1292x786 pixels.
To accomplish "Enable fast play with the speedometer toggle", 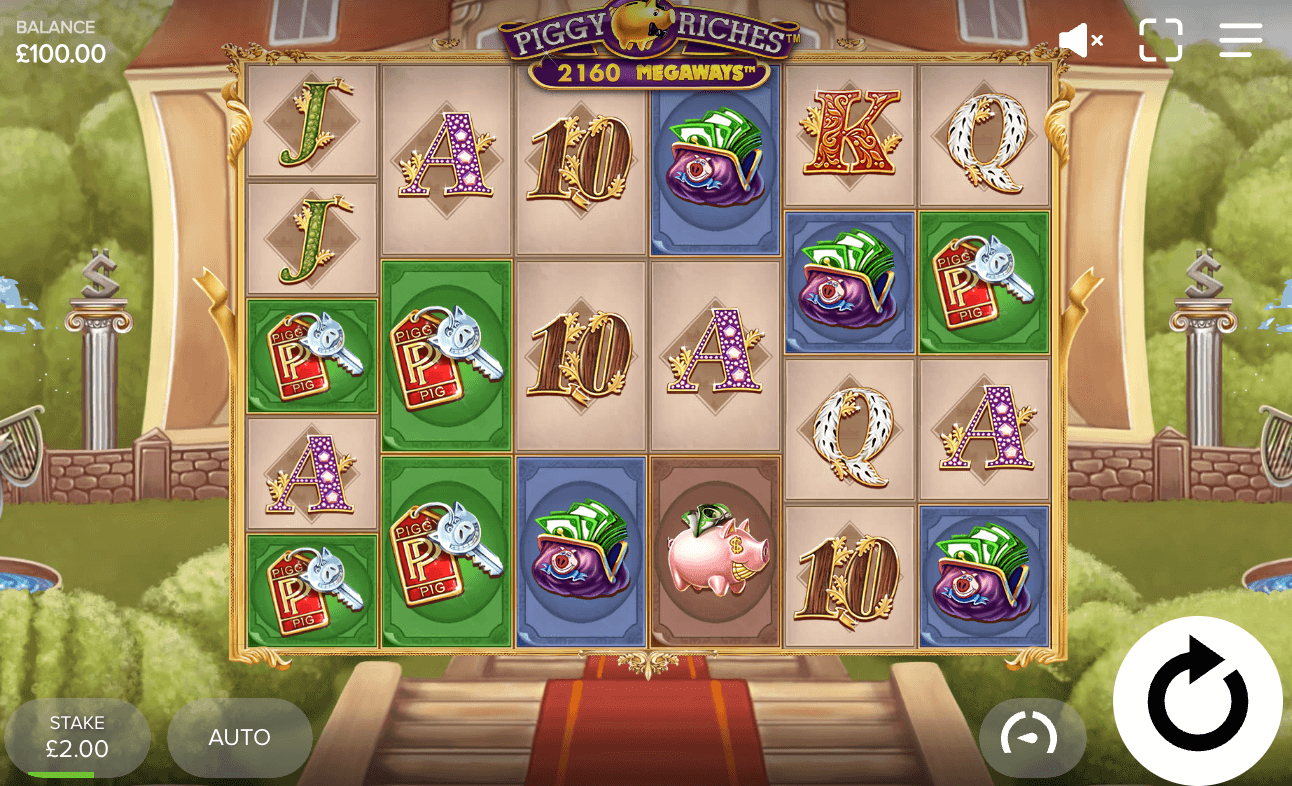I will 1032,737.
